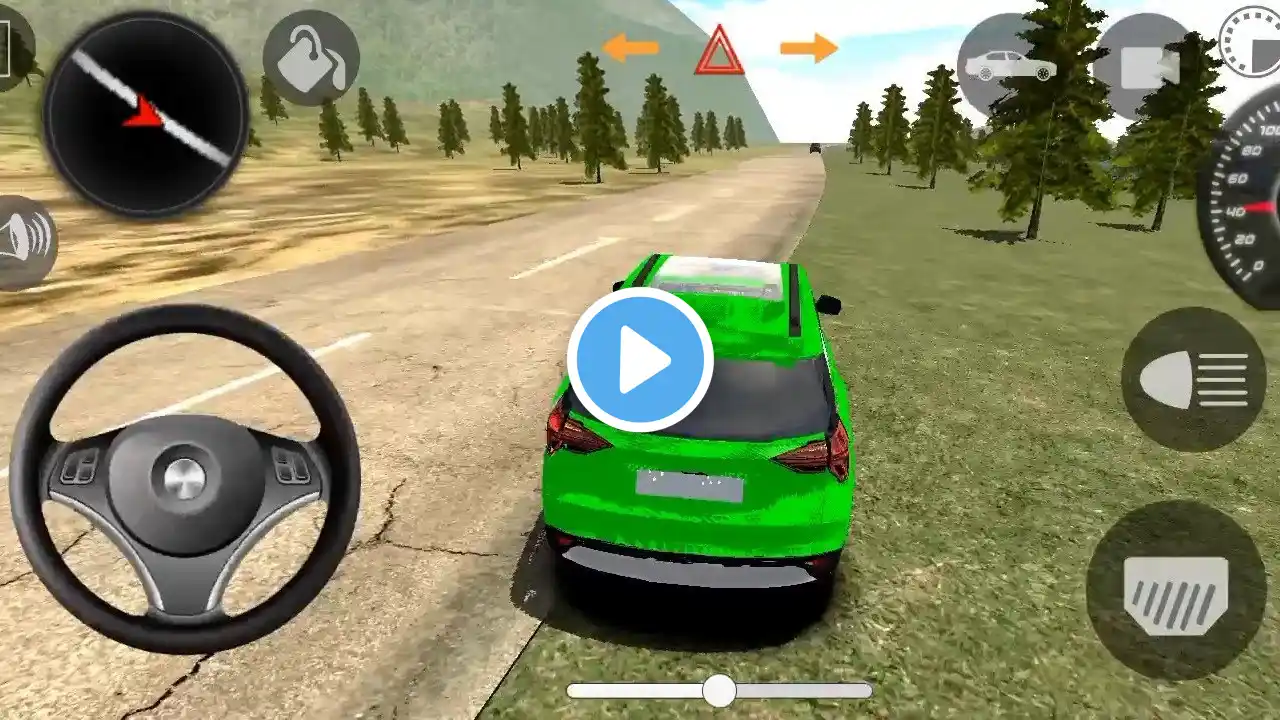Image resolution: width=1280 pixels, height=720 pixels.
Task: Activate the left turn signal arrow
Action: tap(631, 47)
